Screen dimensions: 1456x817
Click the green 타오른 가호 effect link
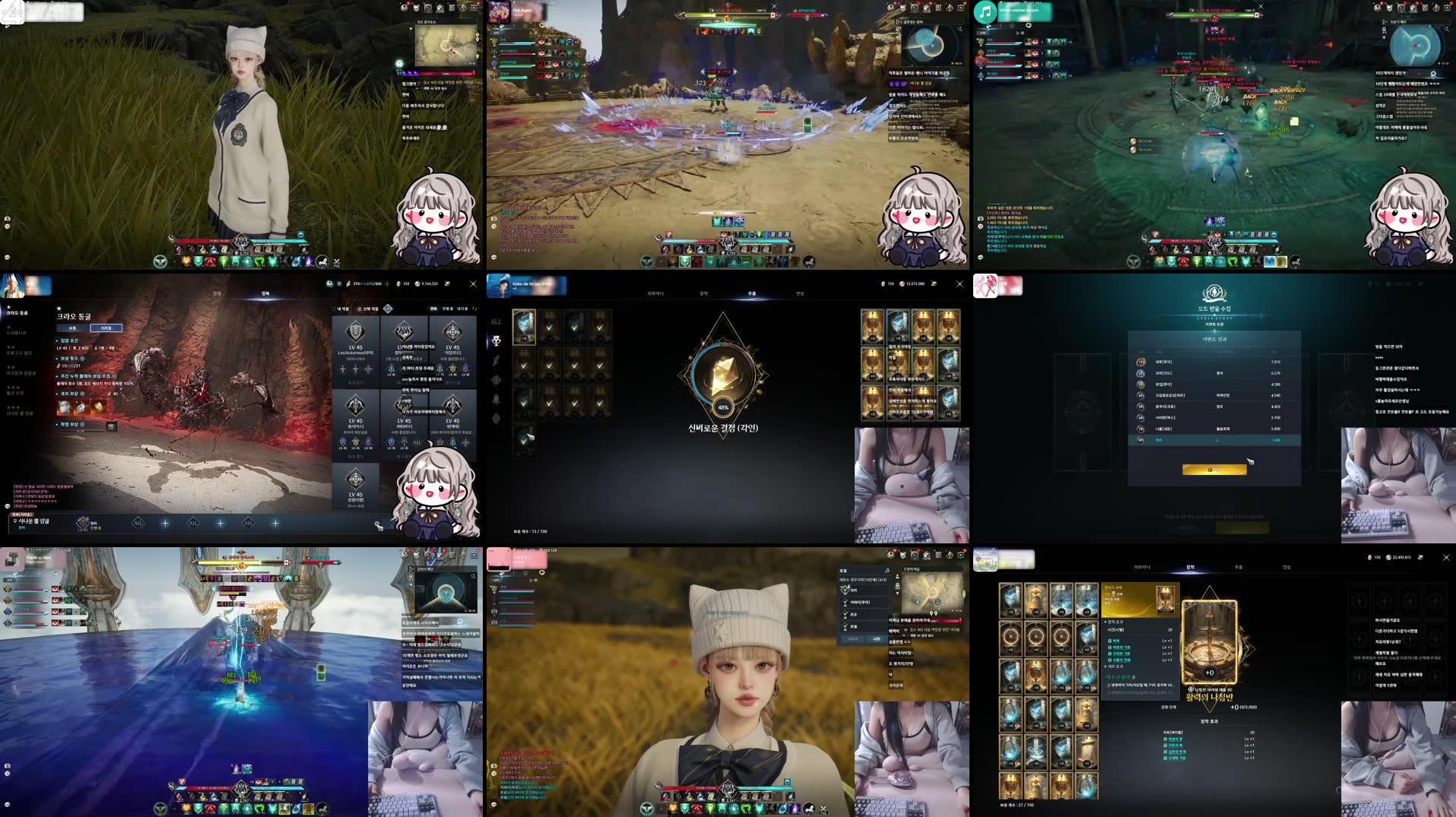tap(1119, 647)
